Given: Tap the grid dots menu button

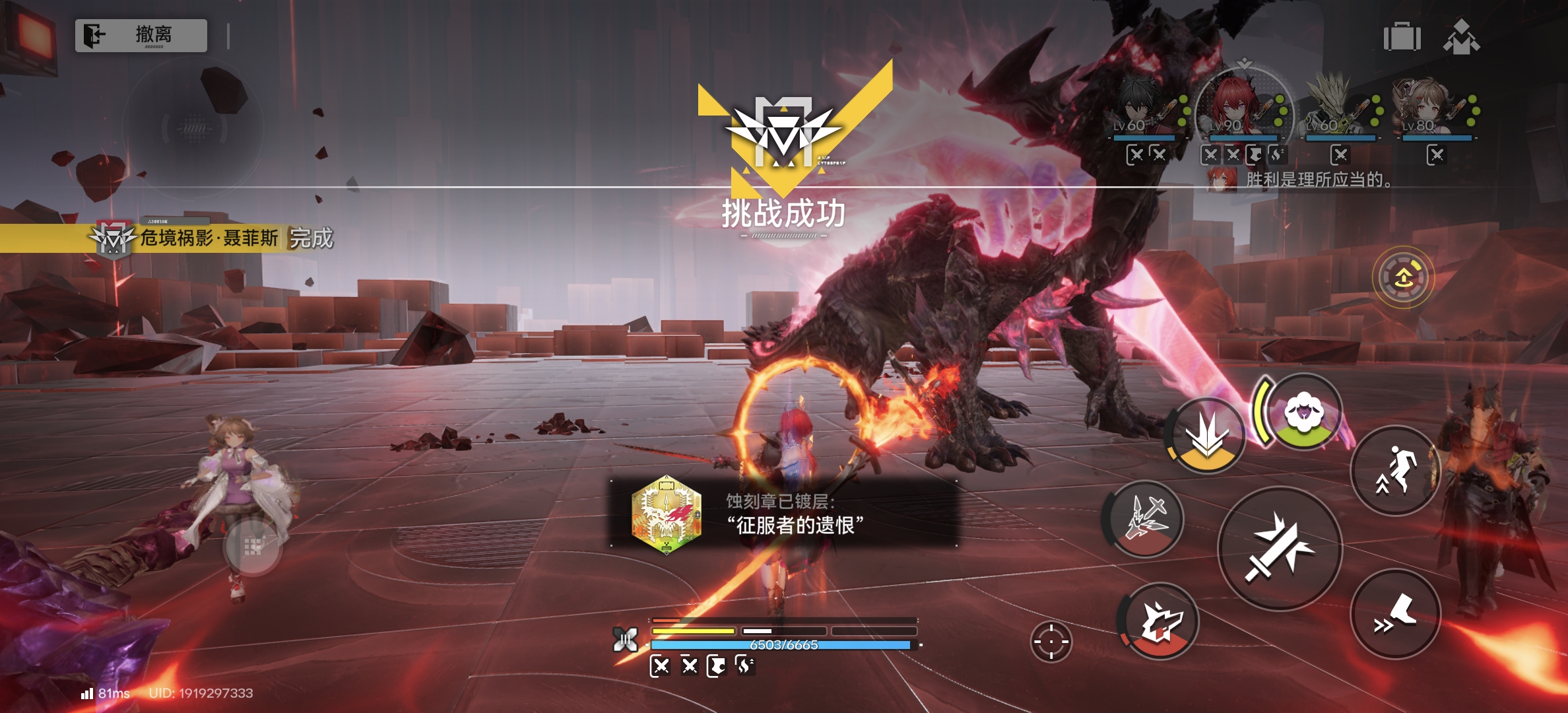Looking at the screenshot, I should tap(253, 547).
